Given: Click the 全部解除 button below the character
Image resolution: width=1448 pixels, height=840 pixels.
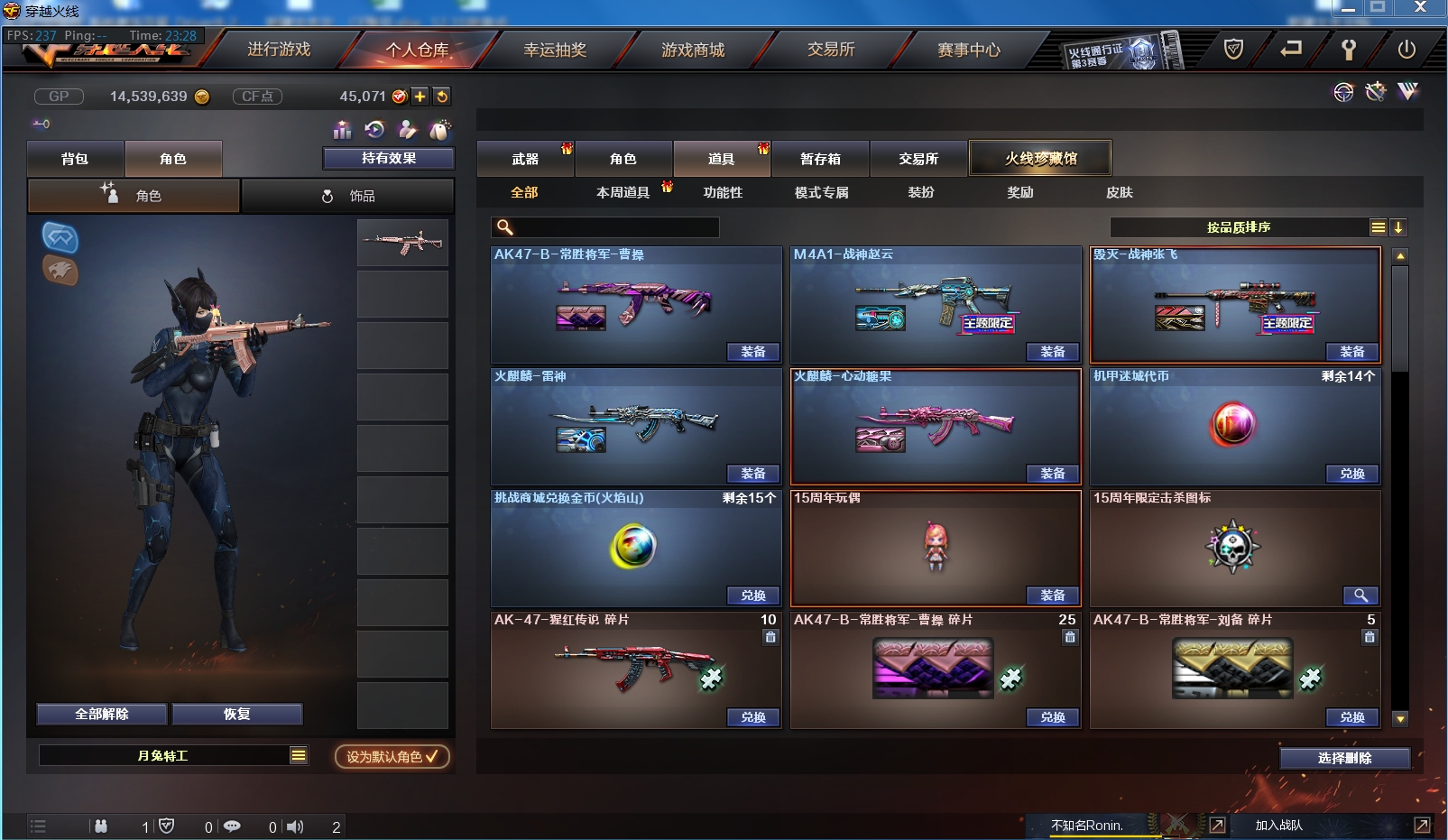Looking at the screenshot, I should [100, 714].
